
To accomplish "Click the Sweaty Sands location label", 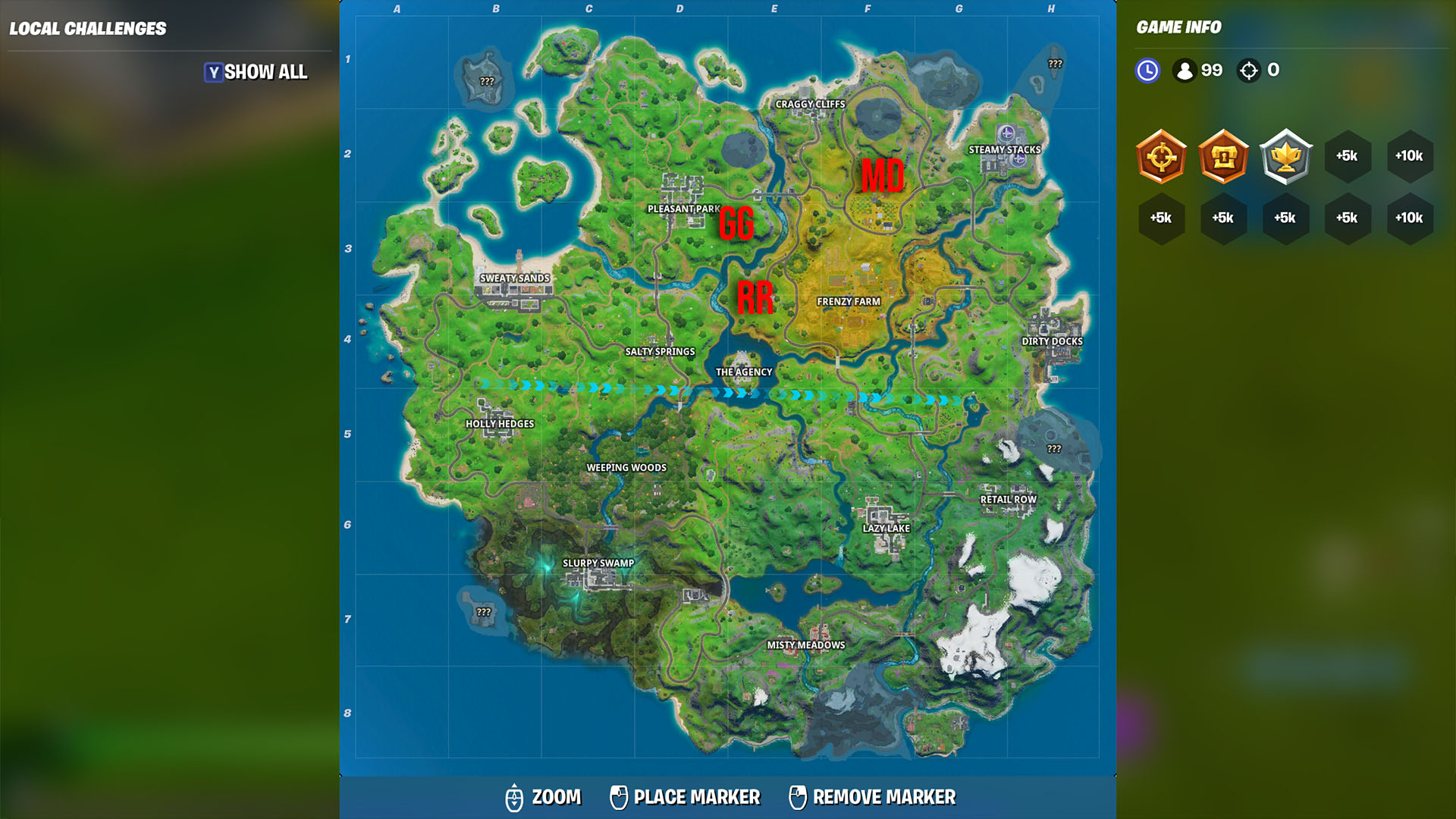I will click(x=515, y=279).
